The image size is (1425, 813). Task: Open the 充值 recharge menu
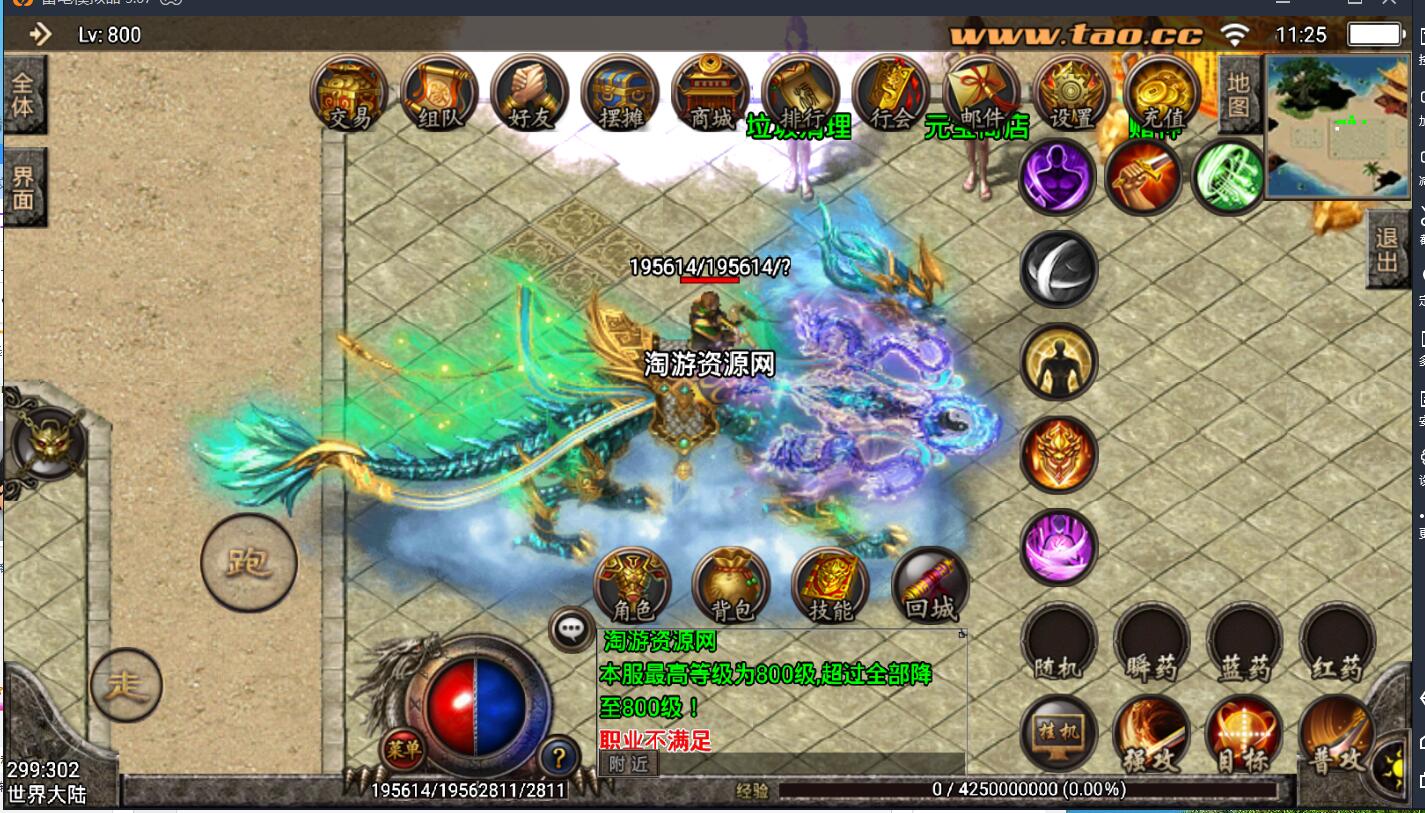[1161, 94]
